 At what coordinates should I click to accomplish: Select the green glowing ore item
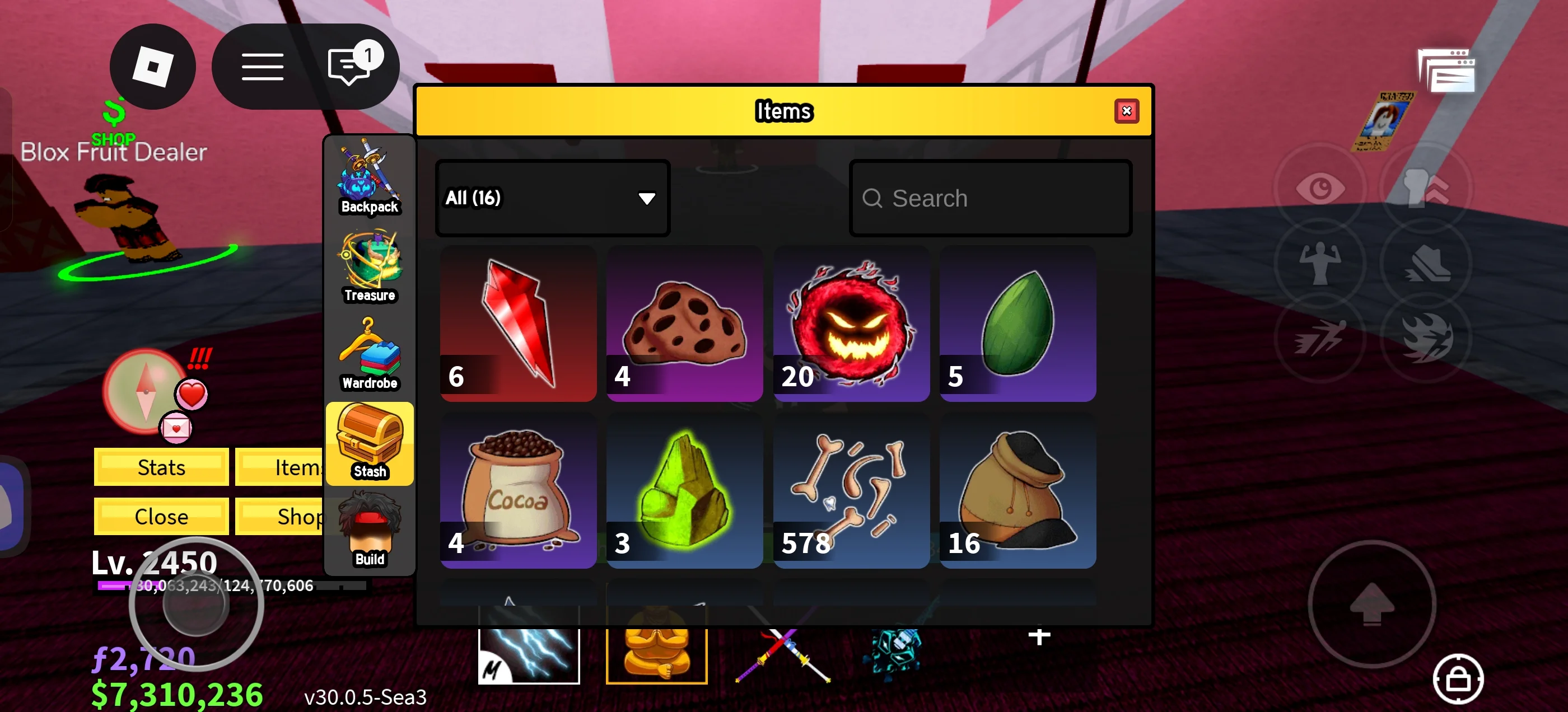pyautogui.click(x=684, y=490)
